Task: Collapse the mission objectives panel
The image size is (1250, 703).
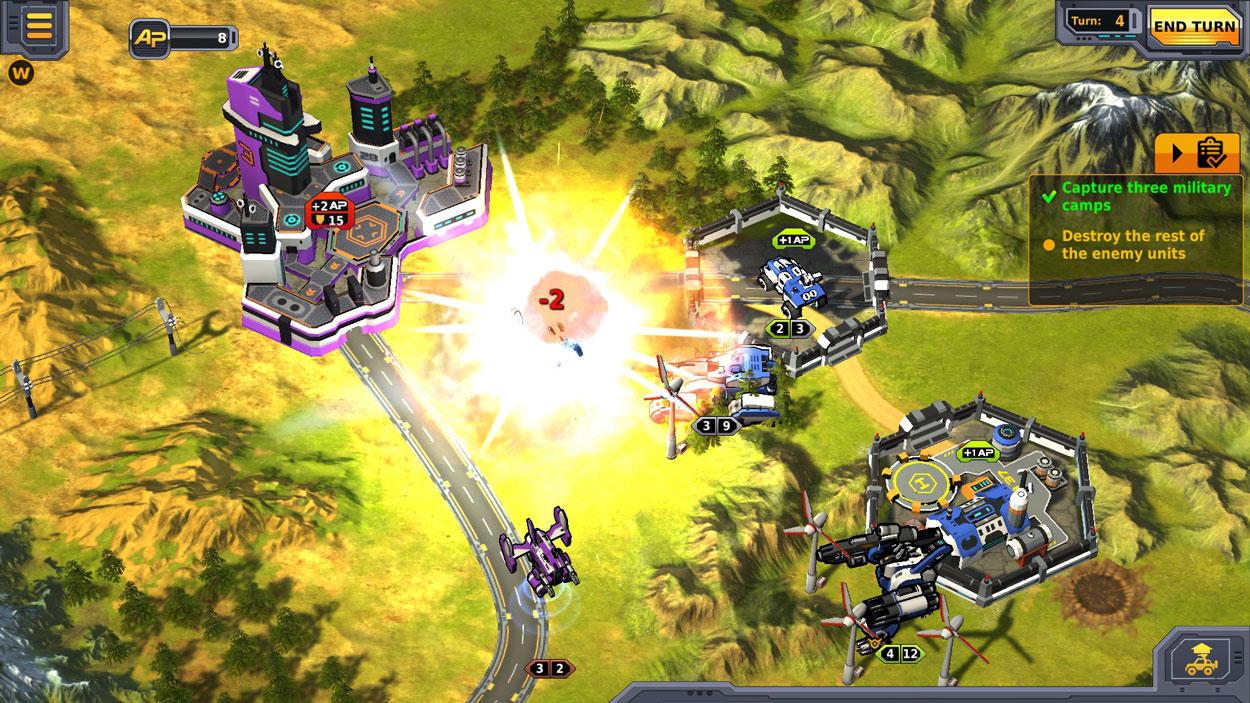Action: click(1197, 154)
